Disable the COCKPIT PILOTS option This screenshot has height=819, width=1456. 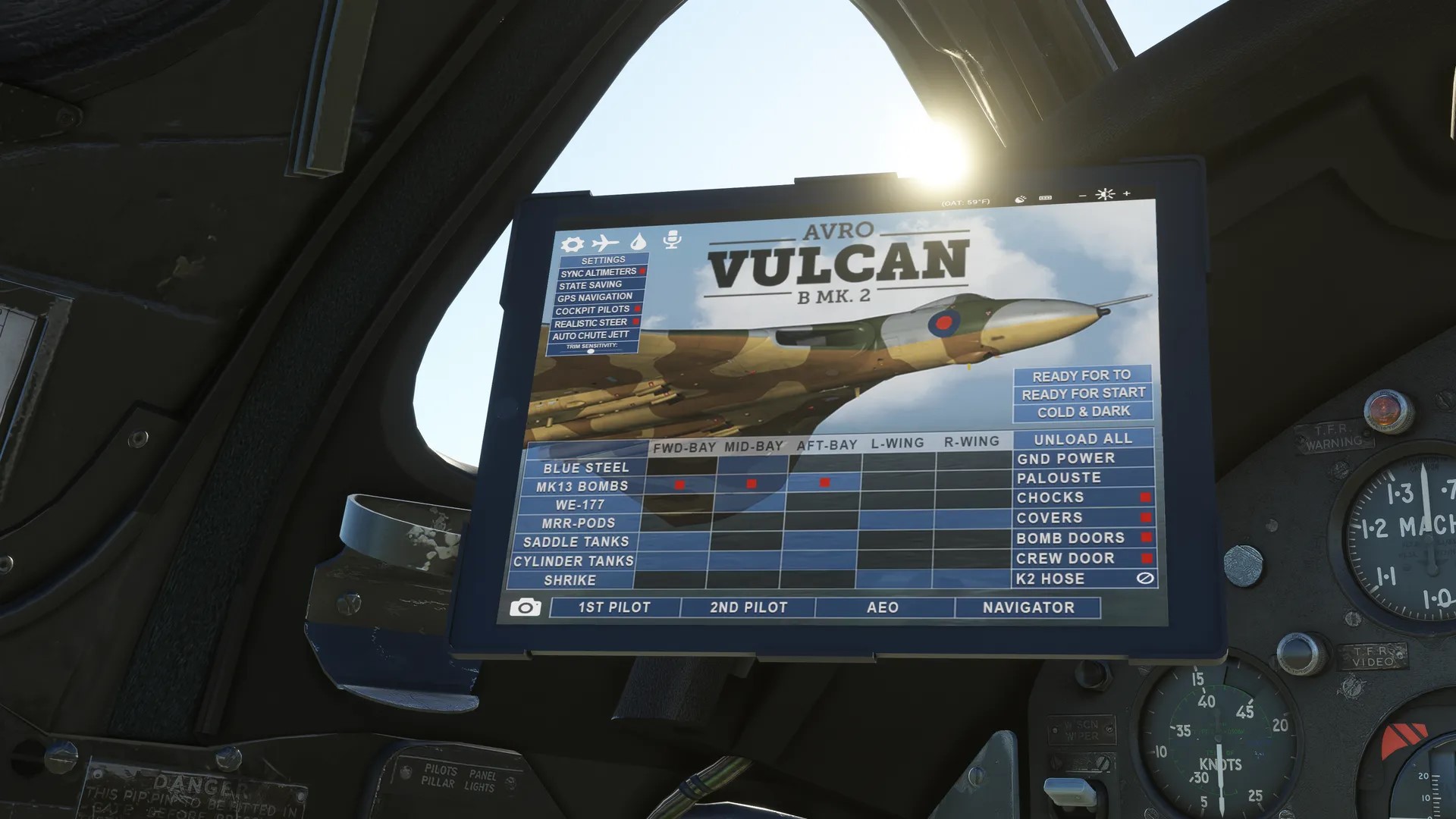(592, 309)
